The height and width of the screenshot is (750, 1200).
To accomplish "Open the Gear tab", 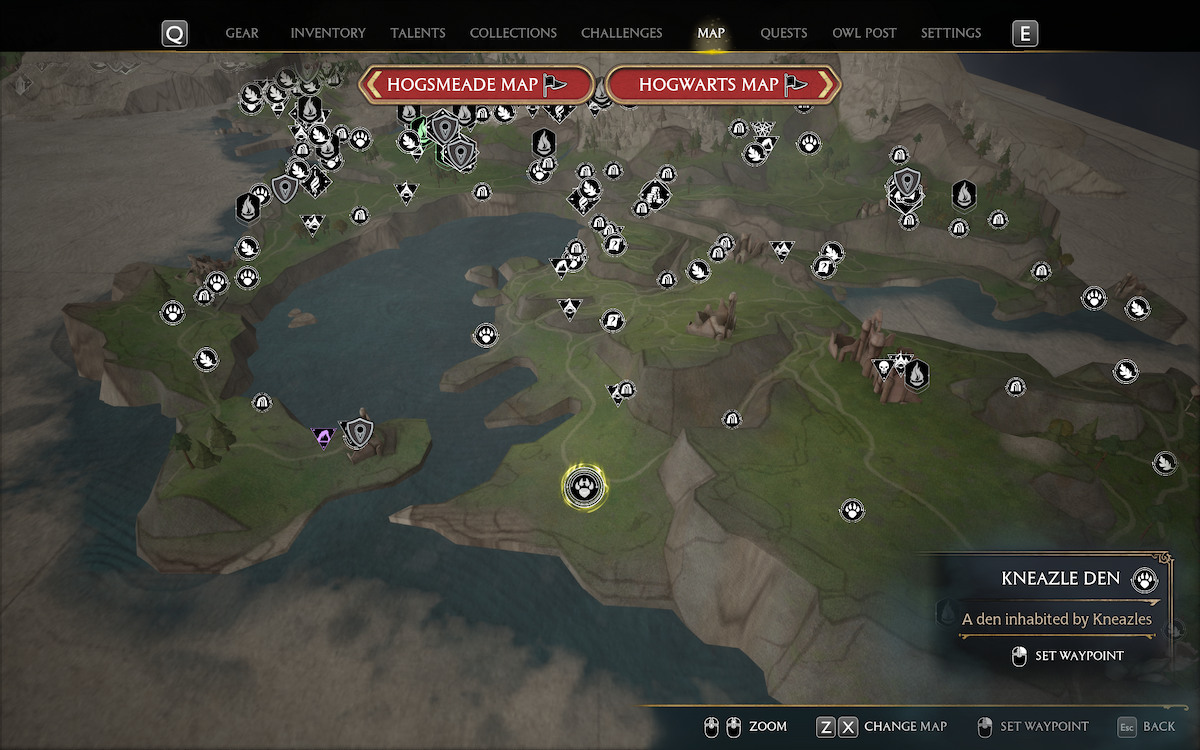I will (242, 33).
